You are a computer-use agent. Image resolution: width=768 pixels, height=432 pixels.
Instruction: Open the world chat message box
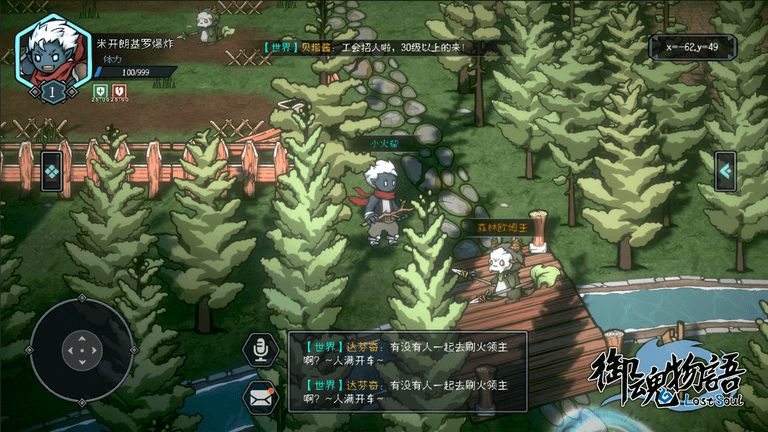tap(408, 371)
